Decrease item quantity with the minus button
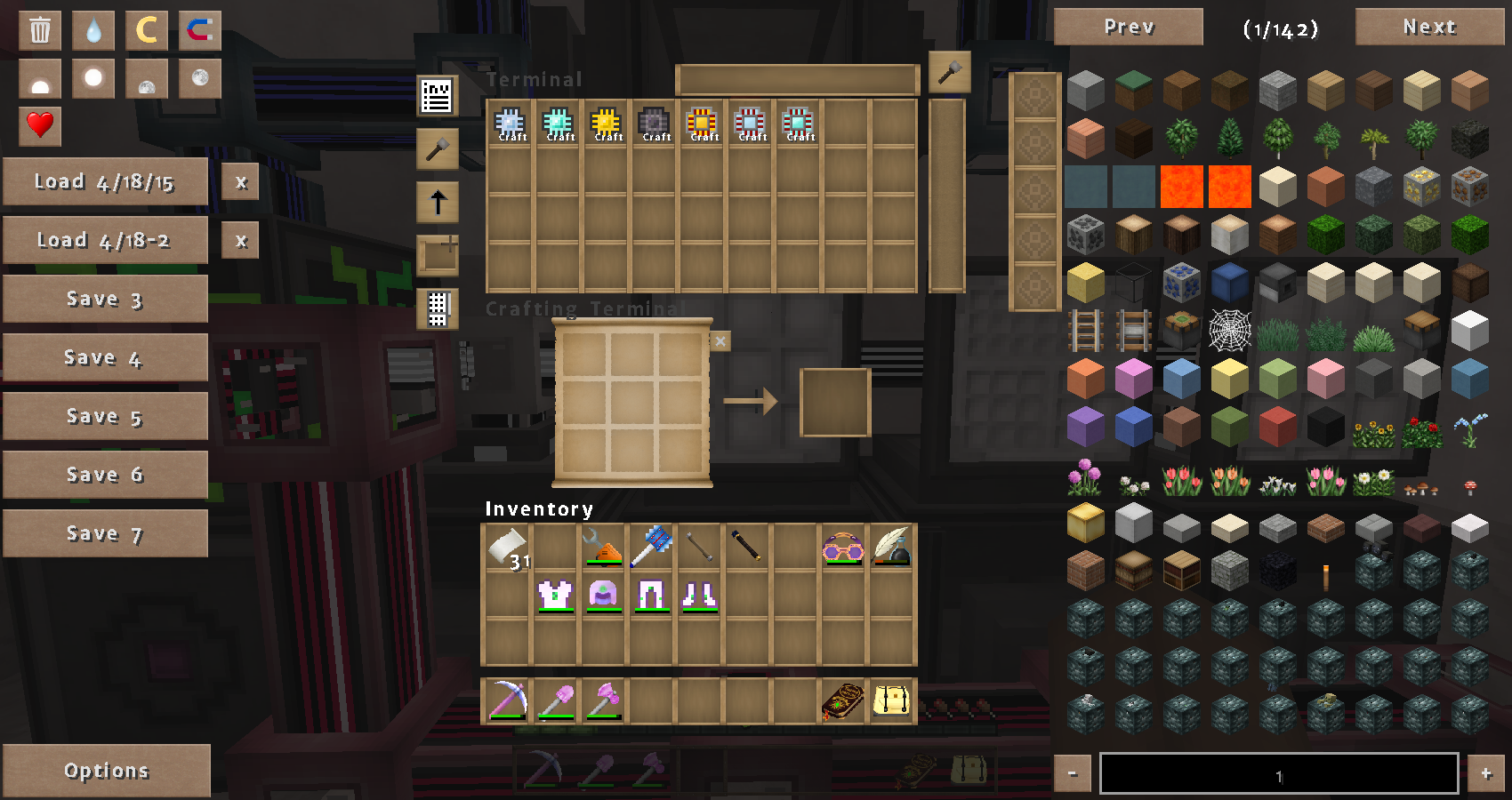This screenshot has height=800, width=1512. coord(1073,773)
